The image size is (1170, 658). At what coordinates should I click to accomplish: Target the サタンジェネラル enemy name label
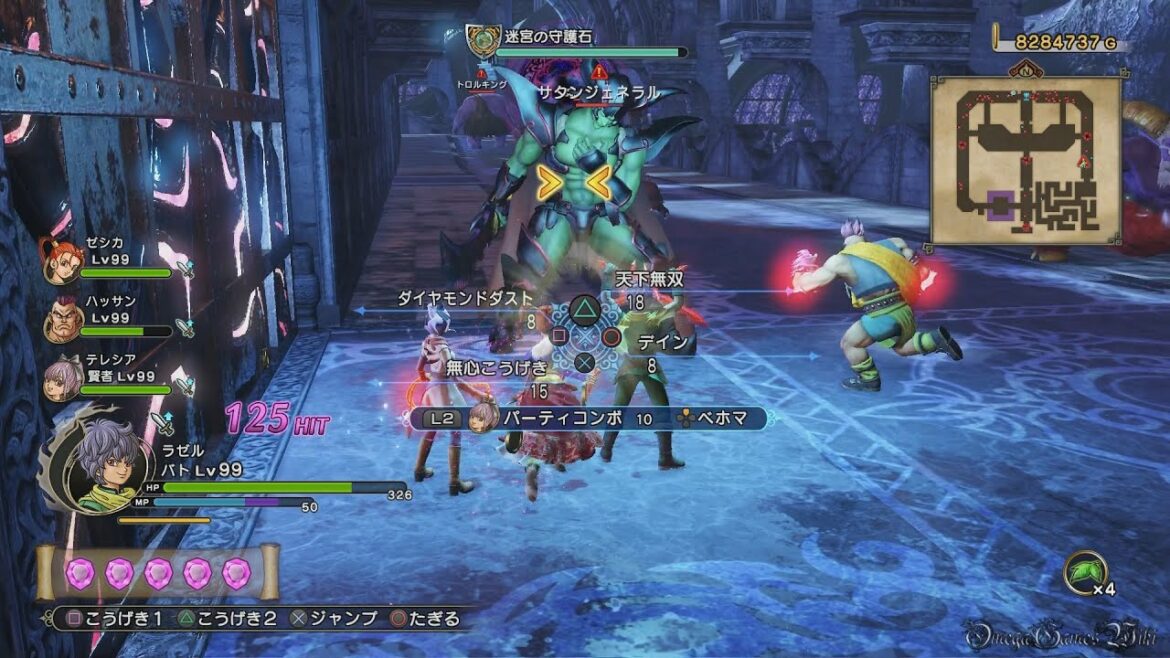[598, 92]
